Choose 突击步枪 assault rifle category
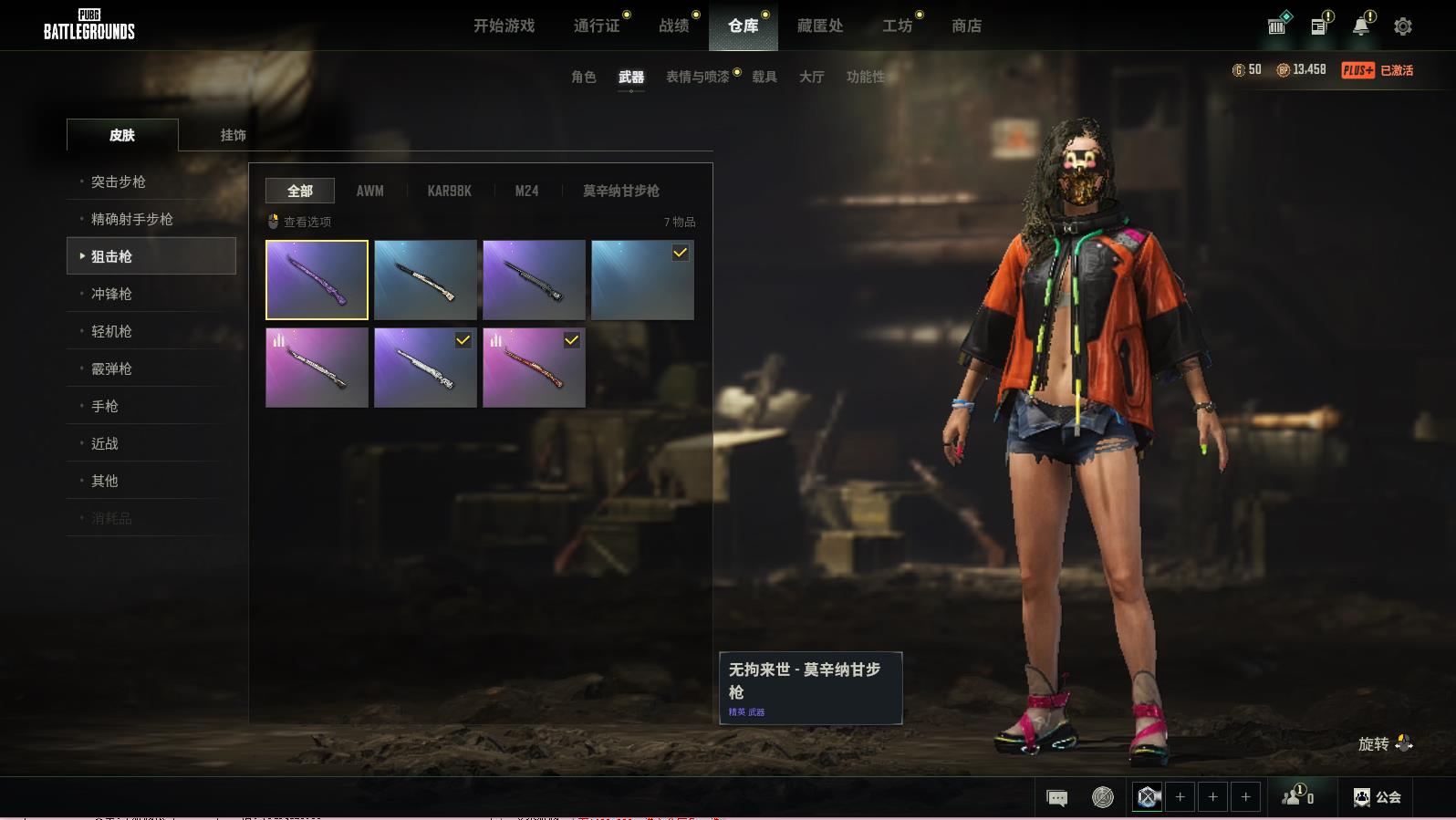Viewport: 1456px width, 820px height. click(x=119, y=182)
